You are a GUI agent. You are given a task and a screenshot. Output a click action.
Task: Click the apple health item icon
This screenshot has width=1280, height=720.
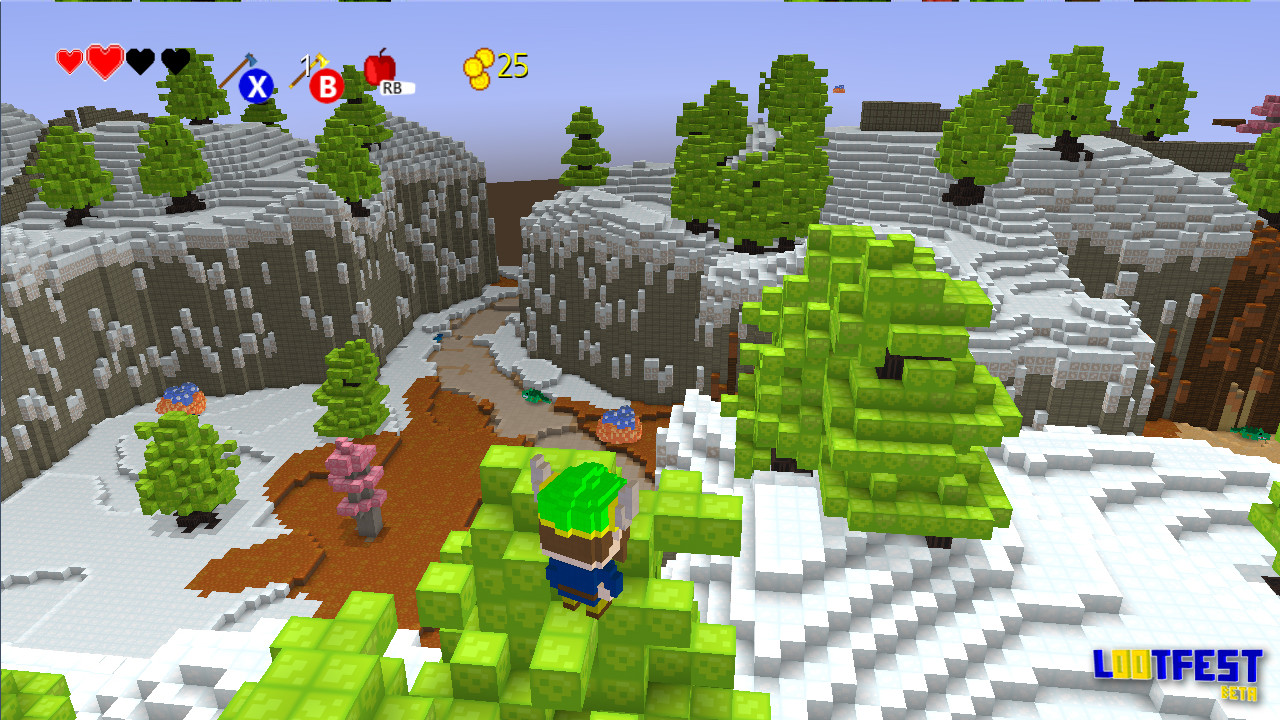(x=379, y=68)
